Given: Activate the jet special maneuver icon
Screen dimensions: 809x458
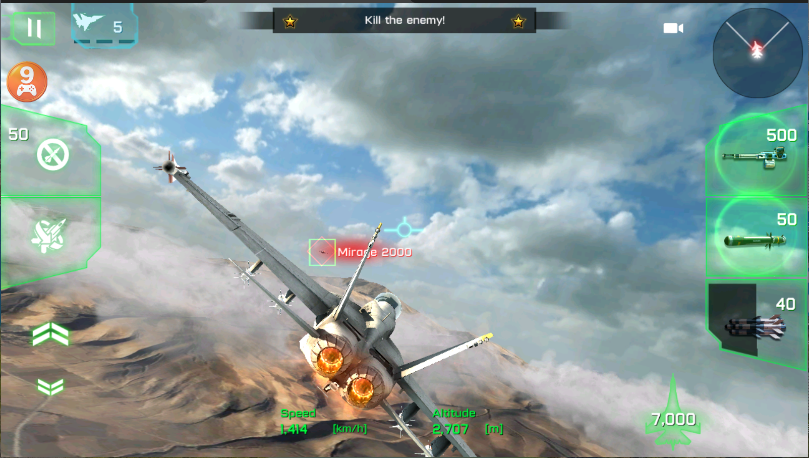Looking at the screenshot, I should tap(49, 237).
